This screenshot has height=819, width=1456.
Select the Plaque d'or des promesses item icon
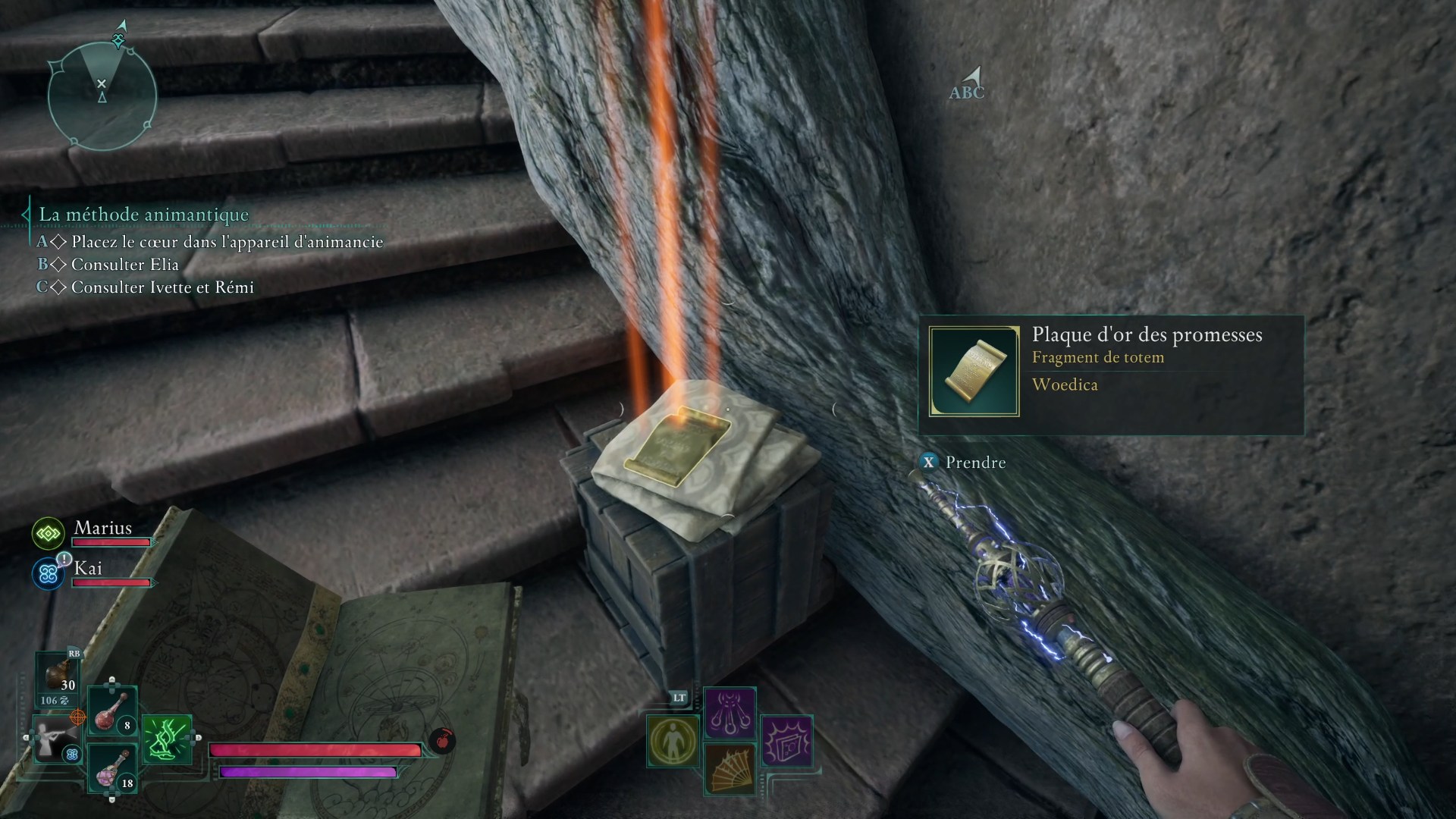point(974,372)
